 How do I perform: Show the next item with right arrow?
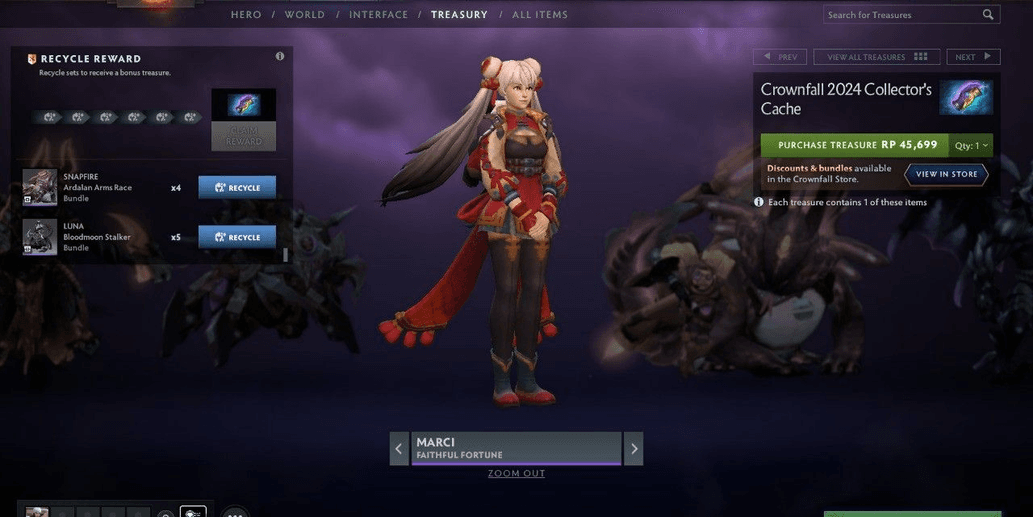(x=633, y=449)
